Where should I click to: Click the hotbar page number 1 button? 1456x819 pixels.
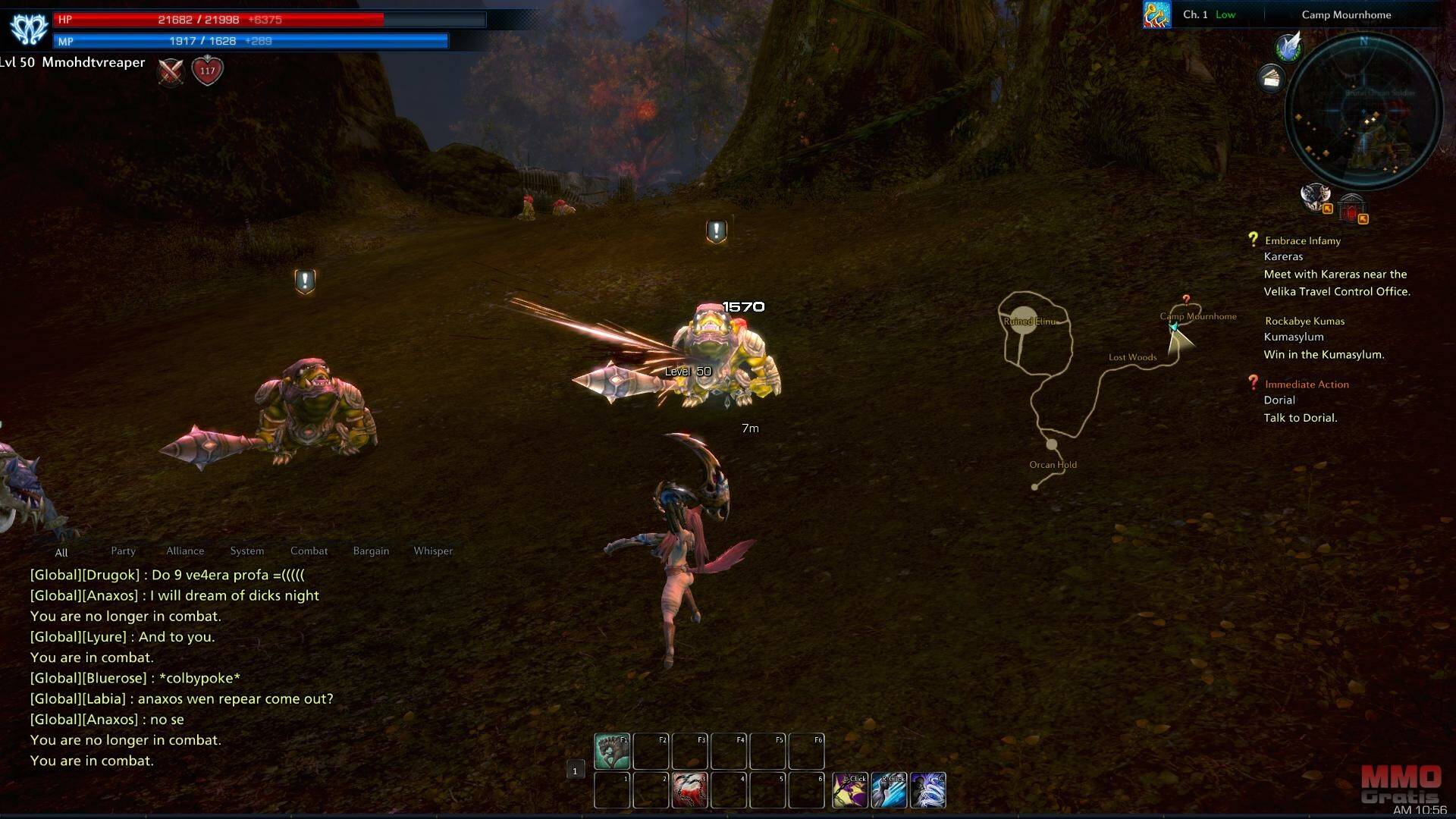point(575,771)
